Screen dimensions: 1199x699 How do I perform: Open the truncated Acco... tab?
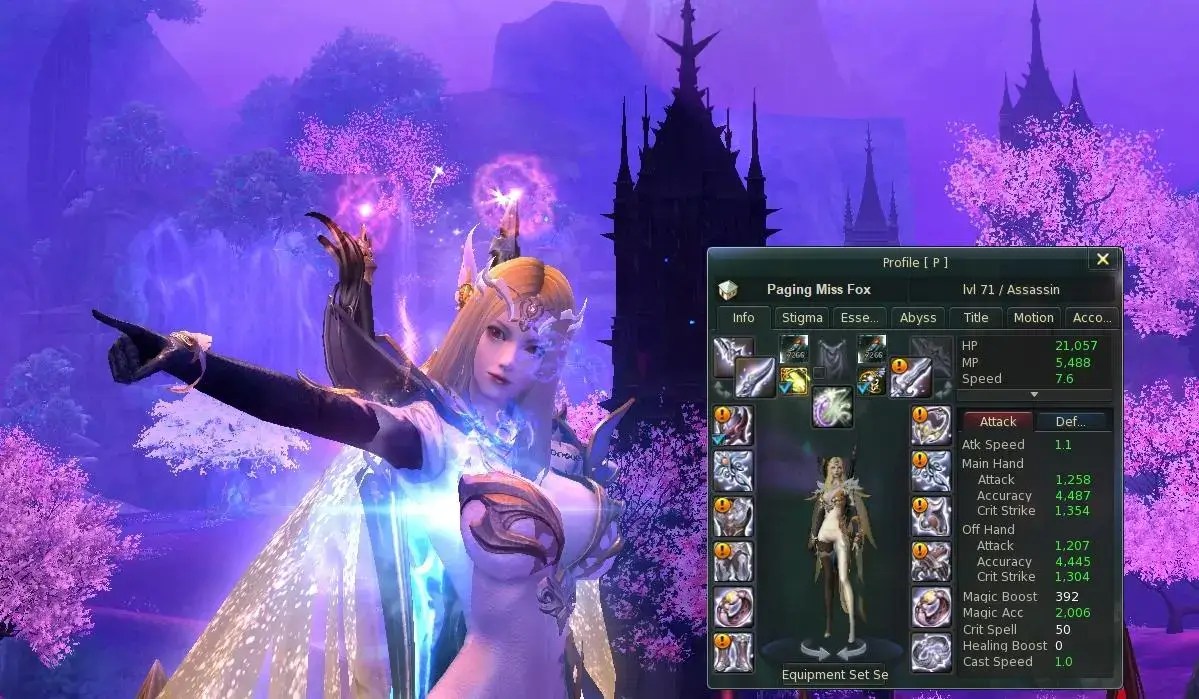[x=1091, y=318]
